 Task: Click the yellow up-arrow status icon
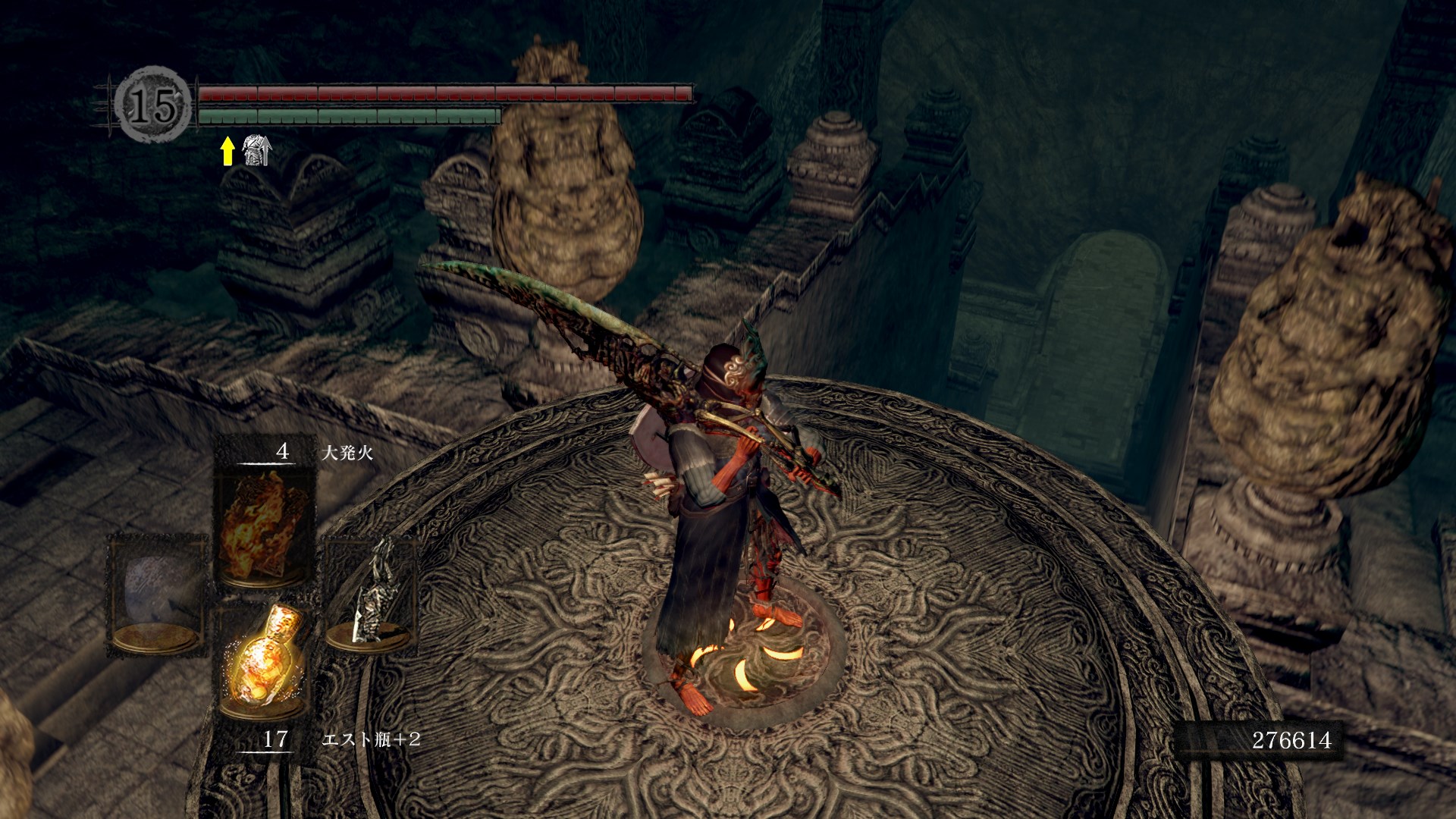click(227, 151)
